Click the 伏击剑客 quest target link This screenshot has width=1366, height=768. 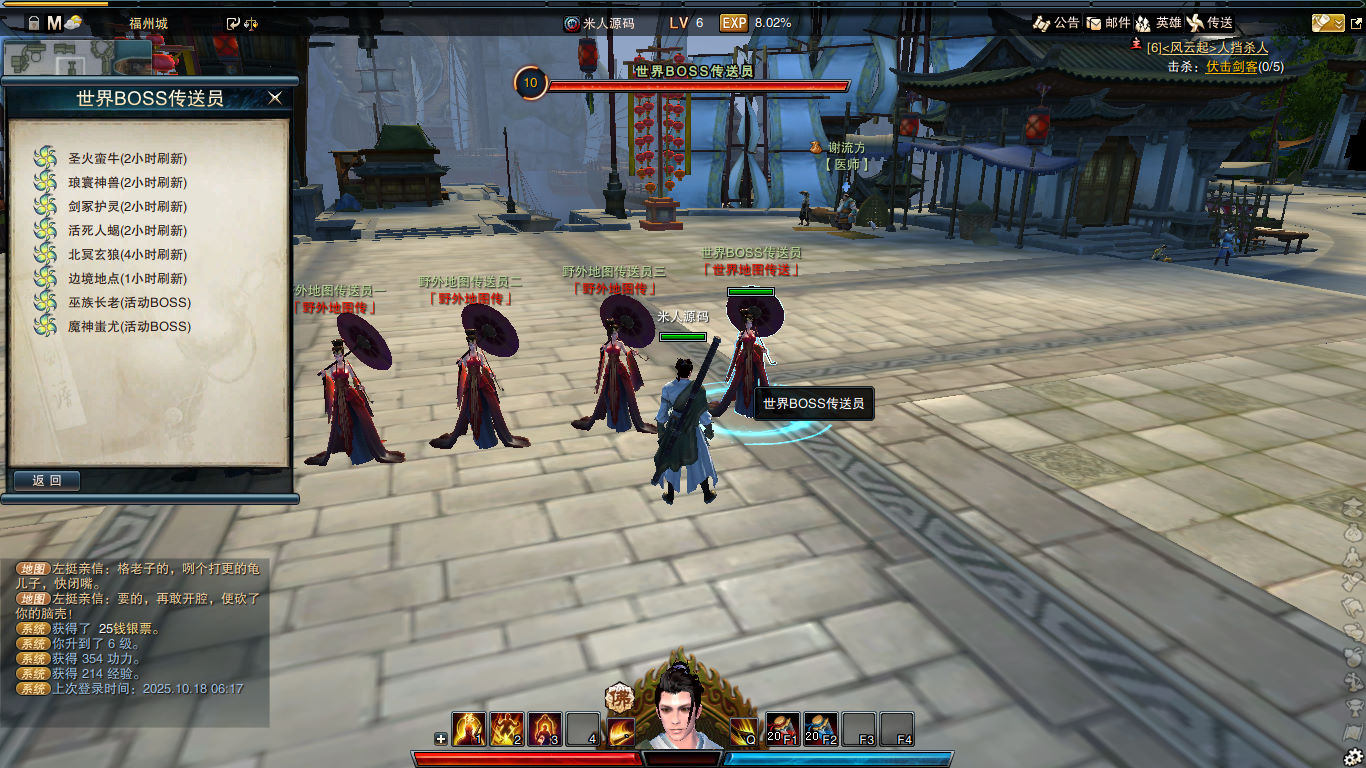(x=1231, y=67)
